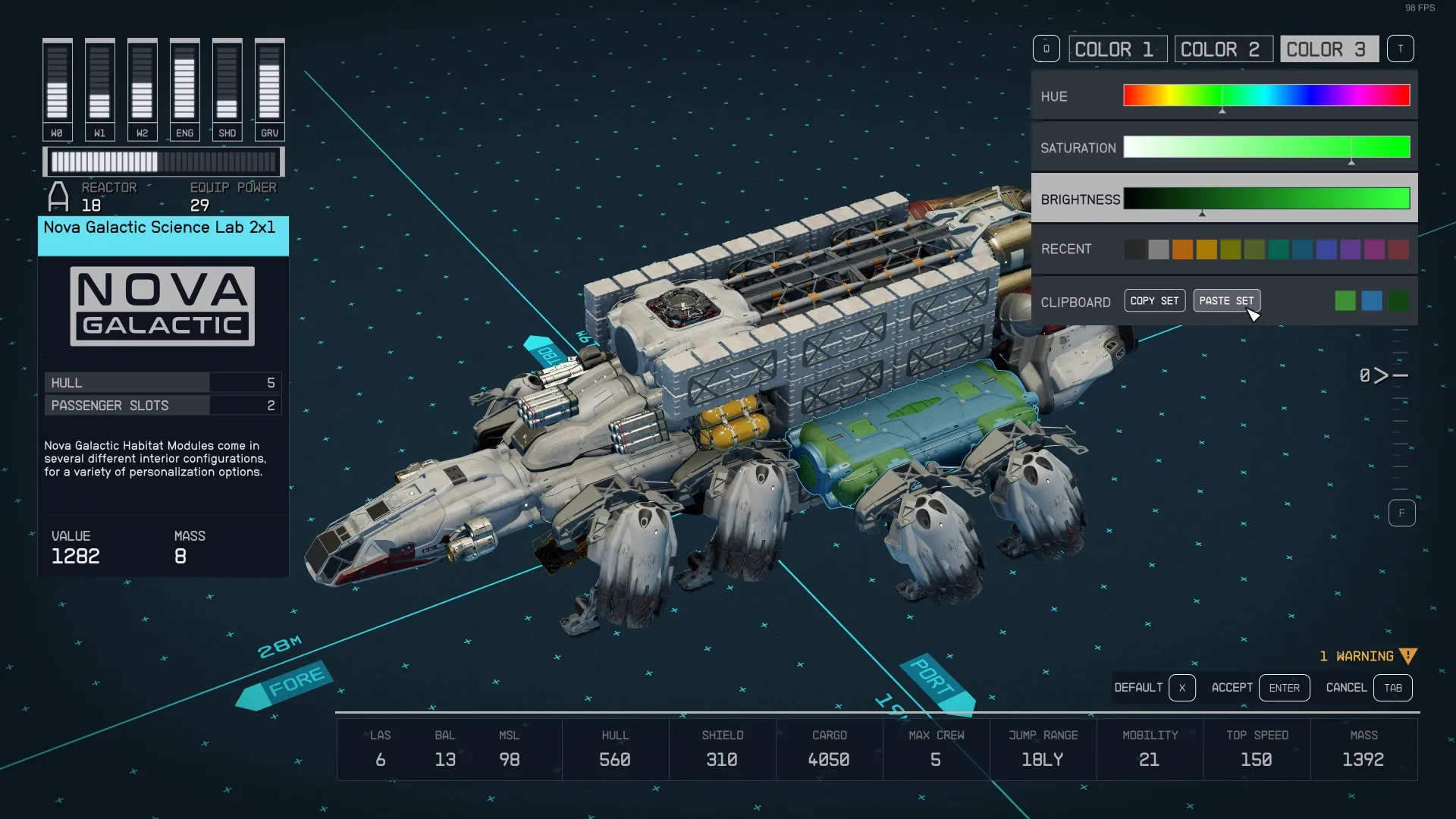Screen dimensions: 1456x819
Task: Choose the teal recent color swatch
Action: (x=1279, y=249)
